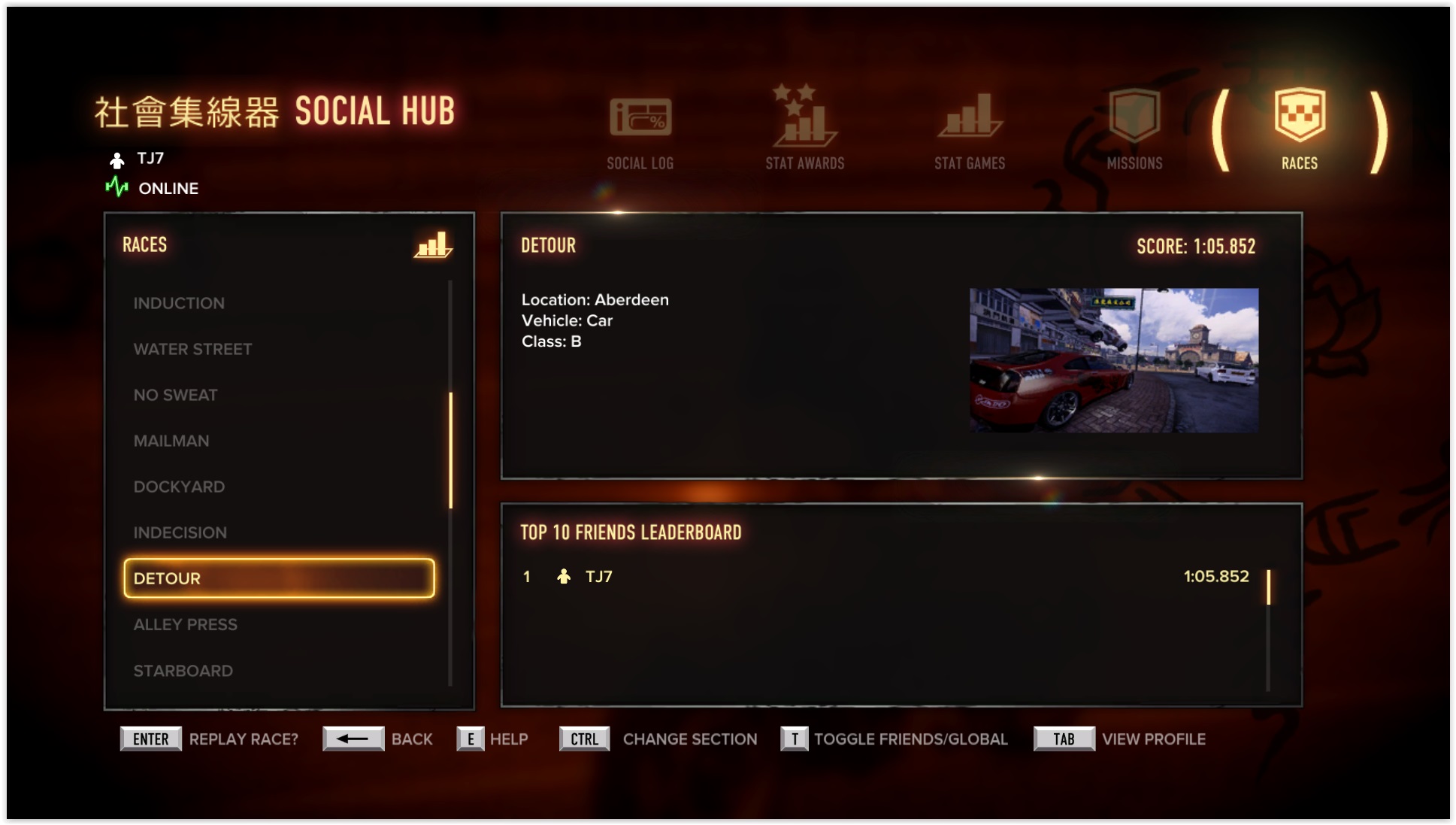Select the Alley Press race
The width and height of the screenshot is (1456, 825).
(x=185, y=624)
